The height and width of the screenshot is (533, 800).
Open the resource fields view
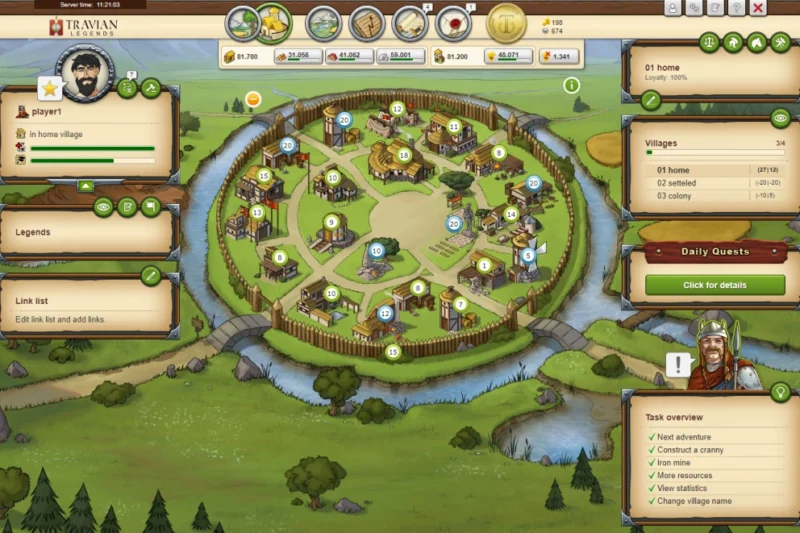tap(243, 22)
